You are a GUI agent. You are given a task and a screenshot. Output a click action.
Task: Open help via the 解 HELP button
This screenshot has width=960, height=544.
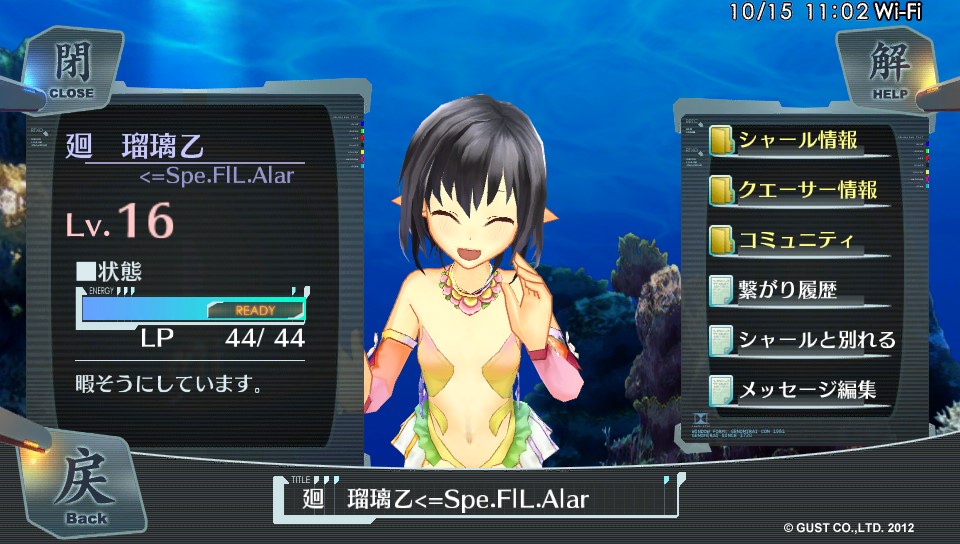tap(884, 68)
